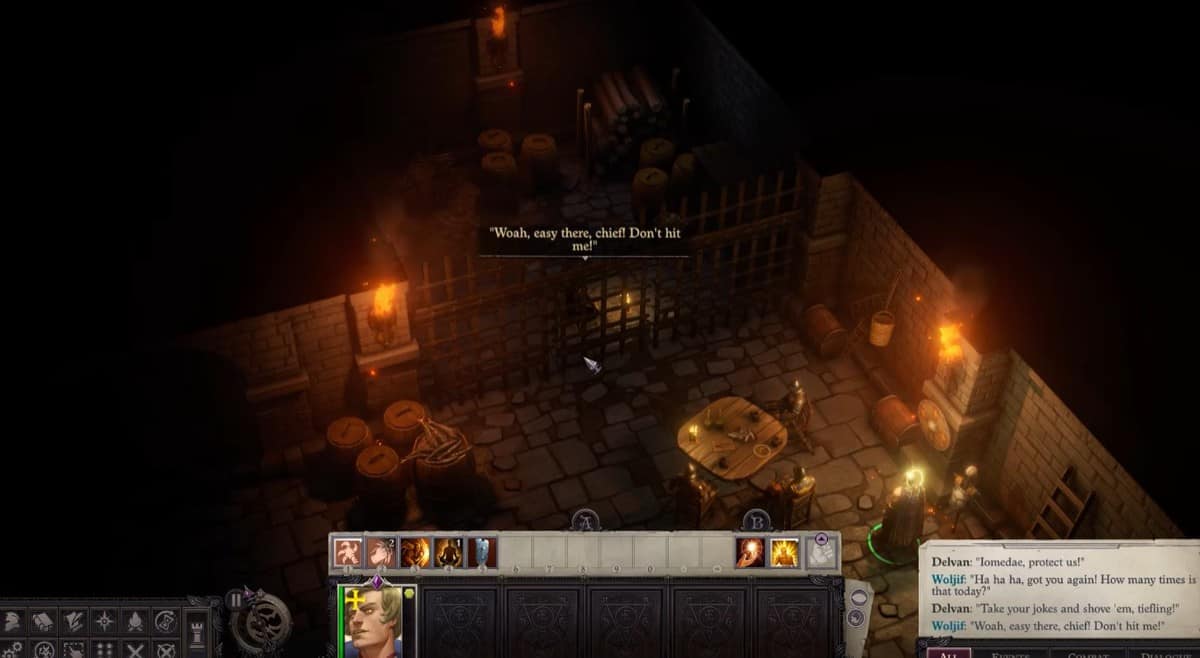Trigger the fiery swirl ability
Screen dimensions: 1200x658
(x=415, y=552)
